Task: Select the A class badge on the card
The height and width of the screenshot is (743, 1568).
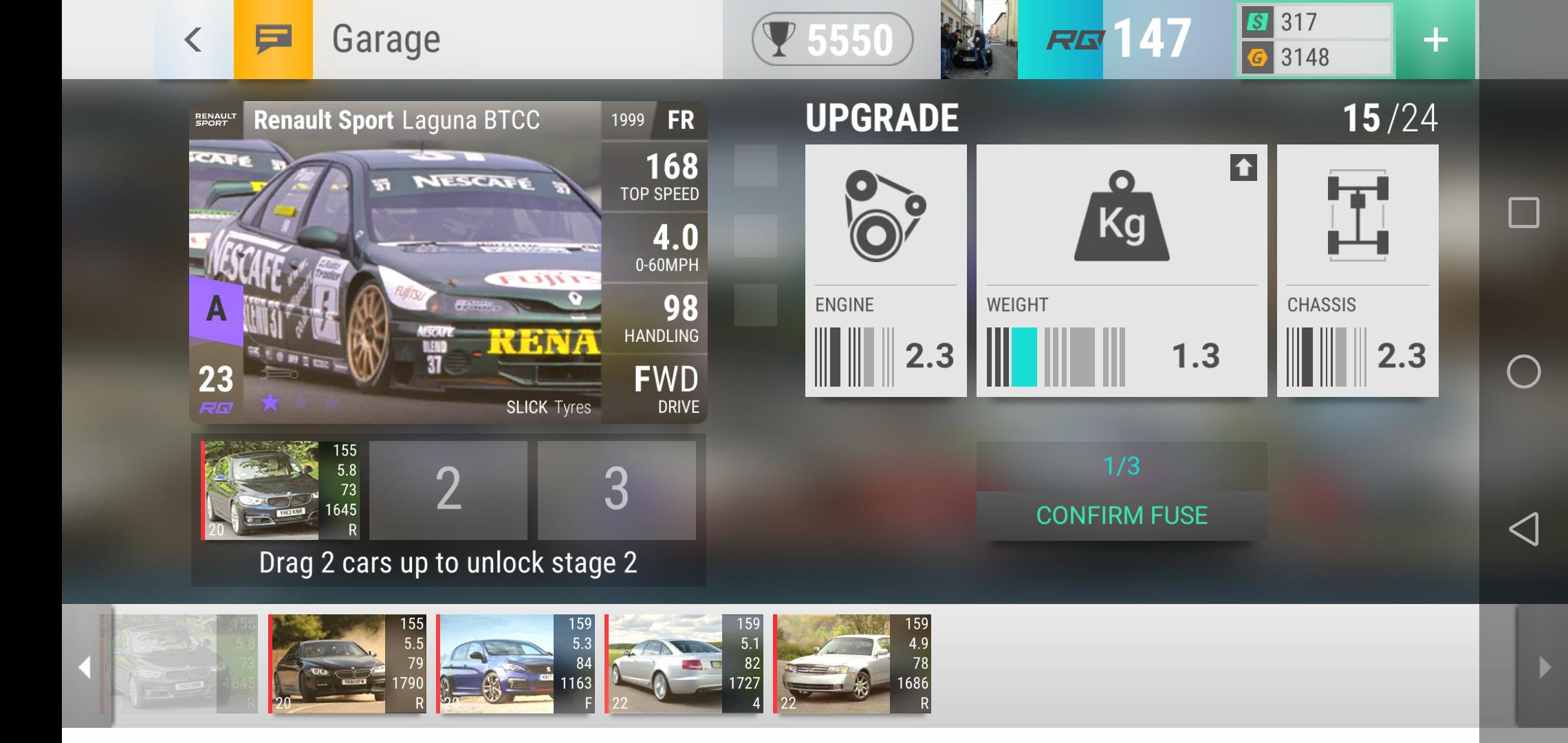Action: [x=215, y=311]
